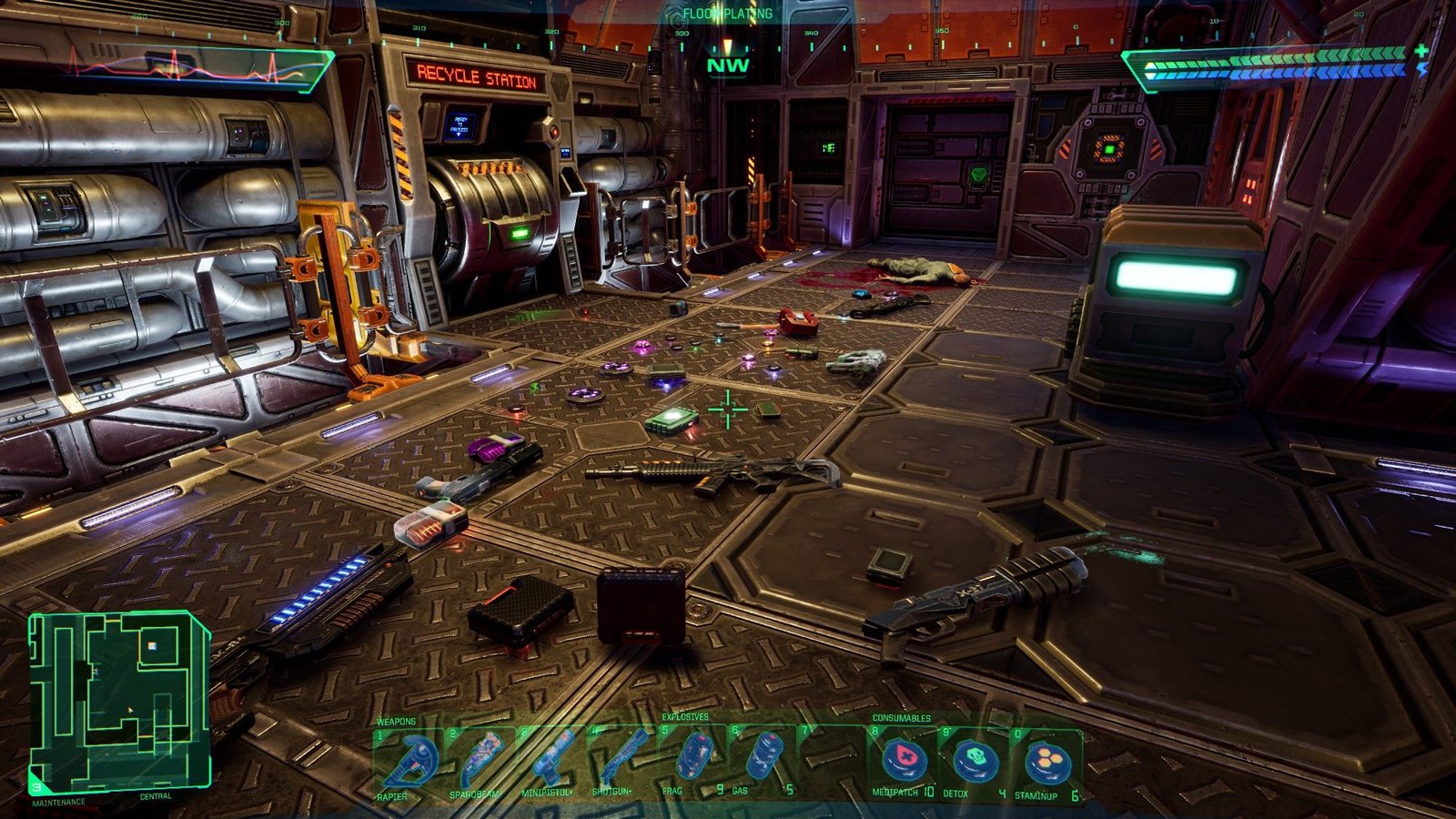
Task: Use the Medipatch consumable slot
Action: point(904,761)
